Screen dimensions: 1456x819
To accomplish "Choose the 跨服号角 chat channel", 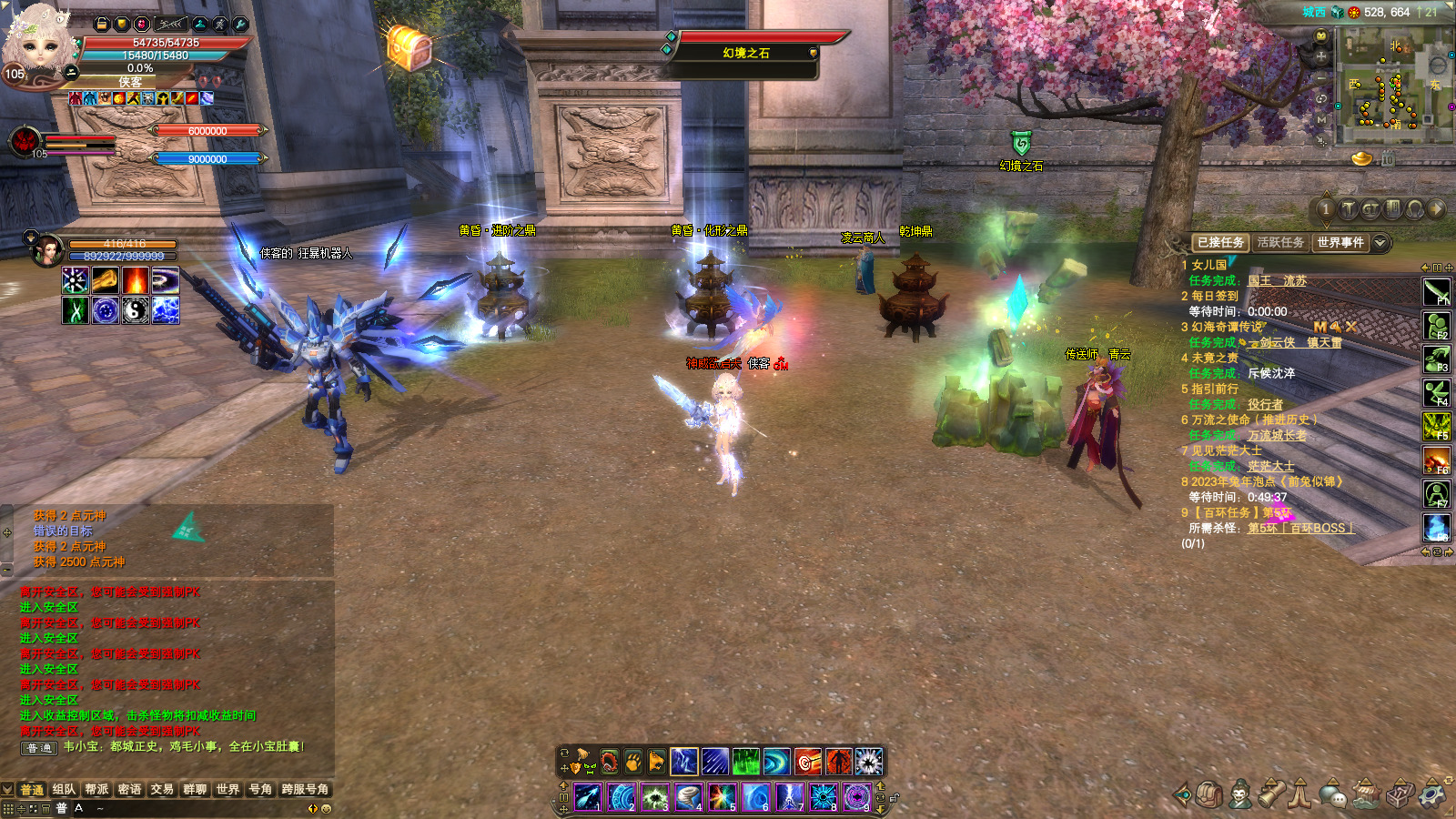I will coord(305,790).
